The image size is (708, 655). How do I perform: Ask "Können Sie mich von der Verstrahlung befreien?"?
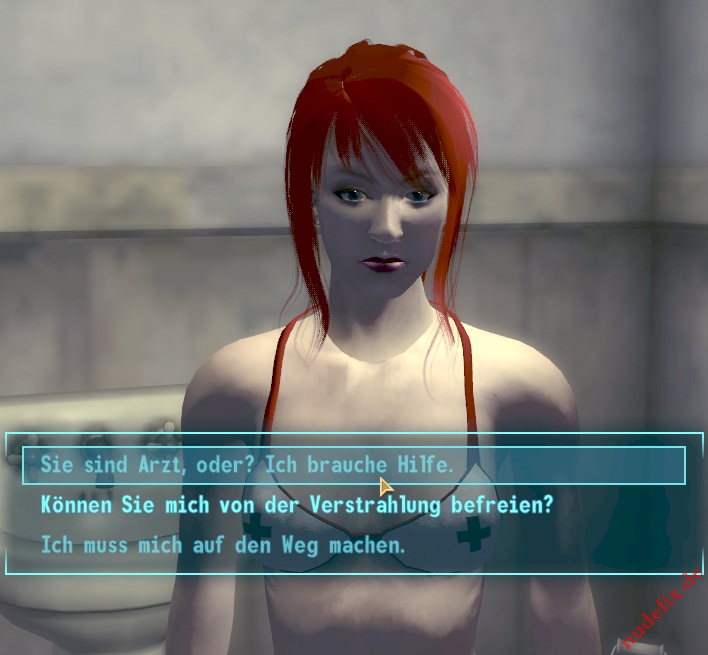(296, 505)
